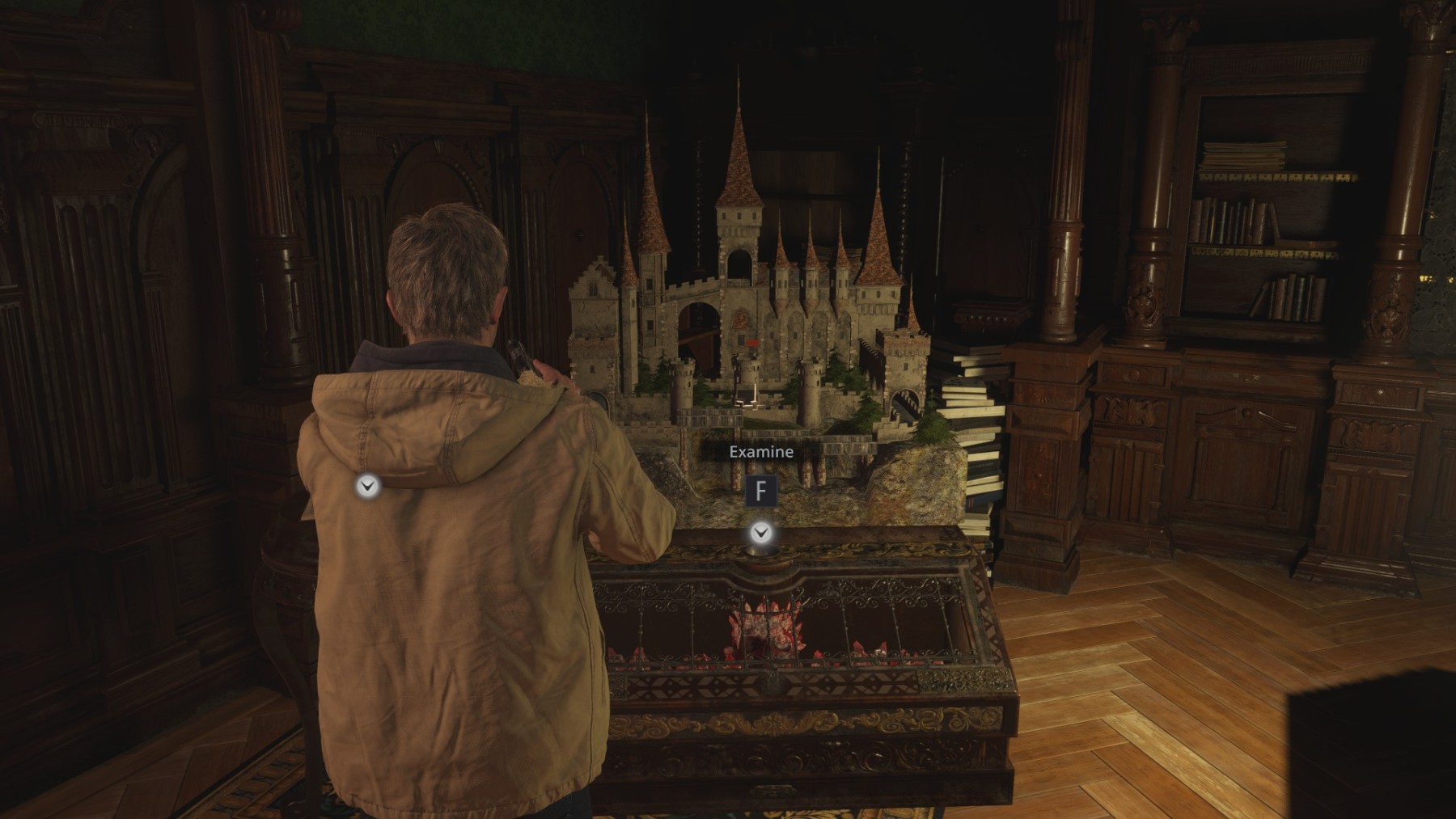
Task: Select the Examine text overlay
Action: coord(760,453)
